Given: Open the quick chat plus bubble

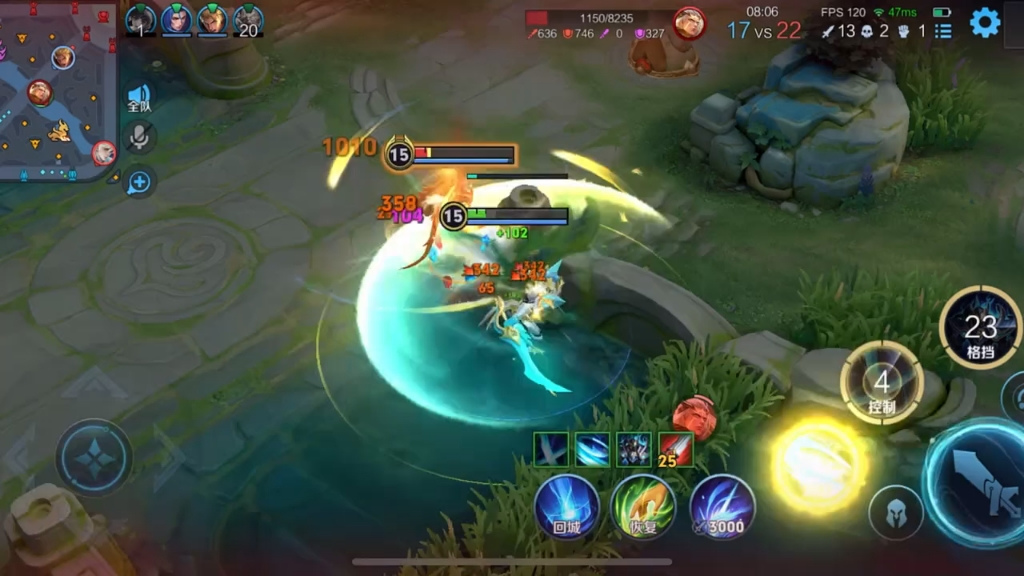Looking at the screenshot, I should pos(139,182).
